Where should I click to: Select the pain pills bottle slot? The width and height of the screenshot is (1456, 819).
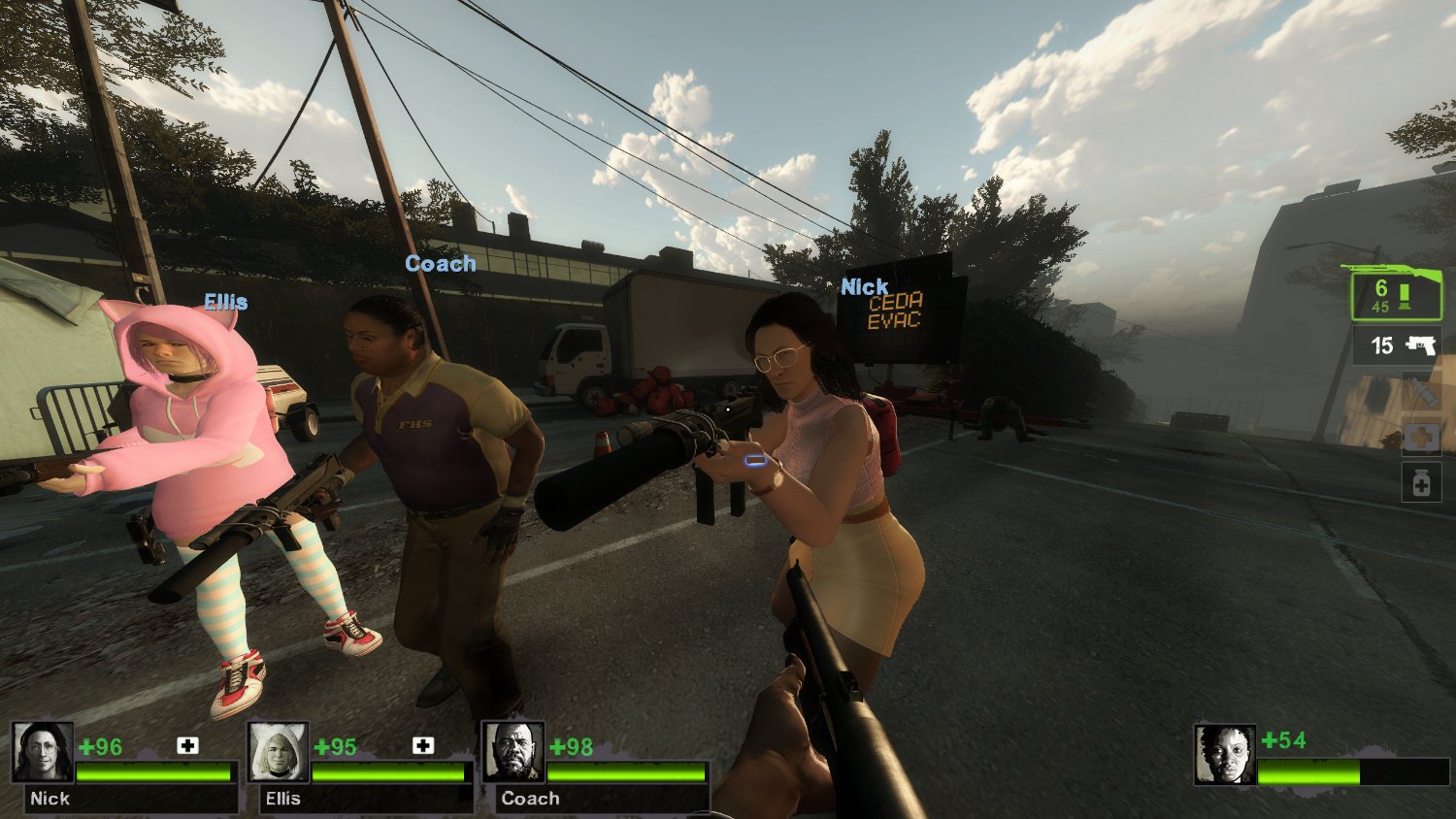[1421, 482]
